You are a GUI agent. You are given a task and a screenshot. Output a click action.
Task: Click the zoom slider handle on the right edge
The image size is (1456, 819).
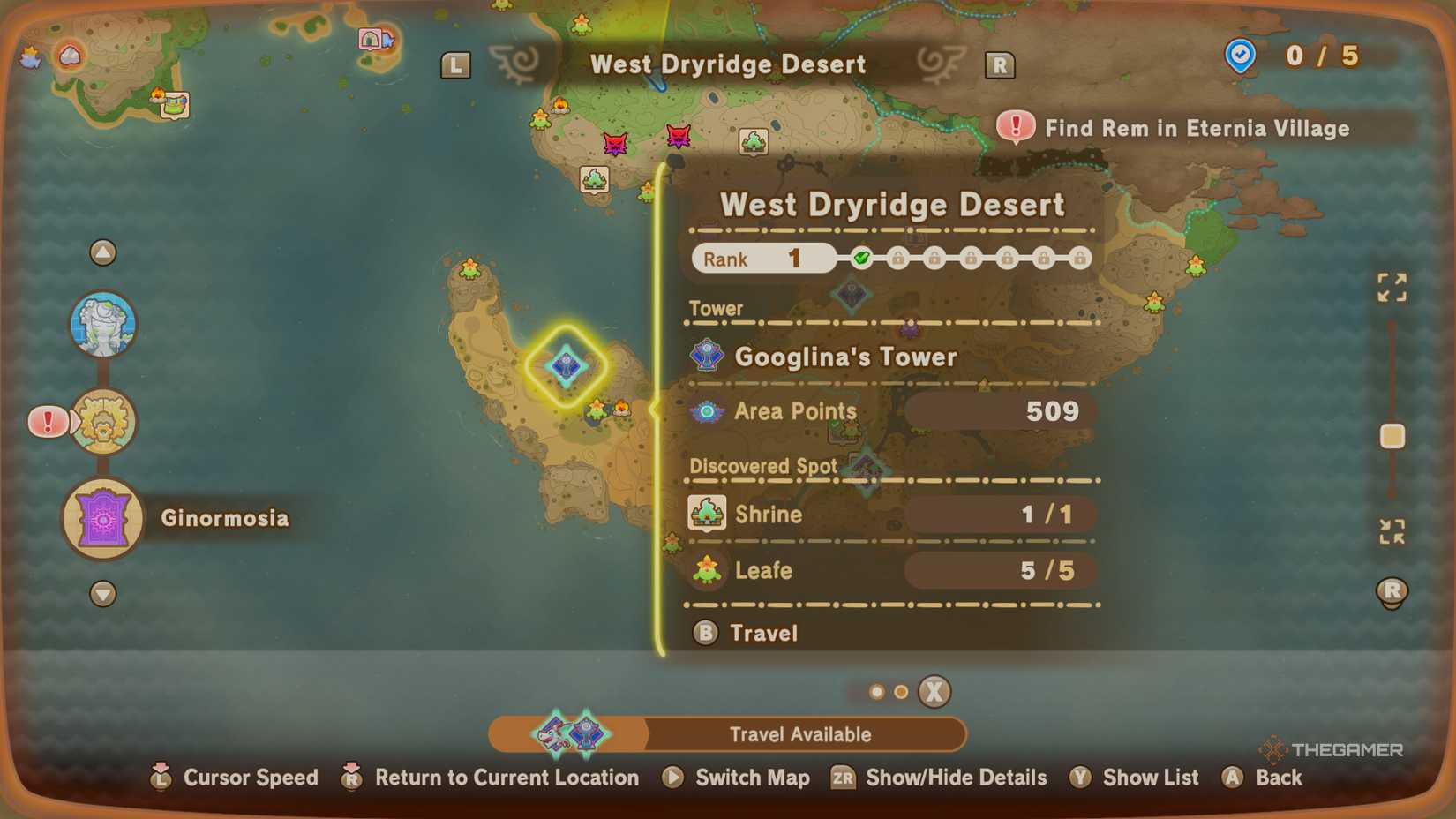pyautogui.click(x=1392, y=435)
